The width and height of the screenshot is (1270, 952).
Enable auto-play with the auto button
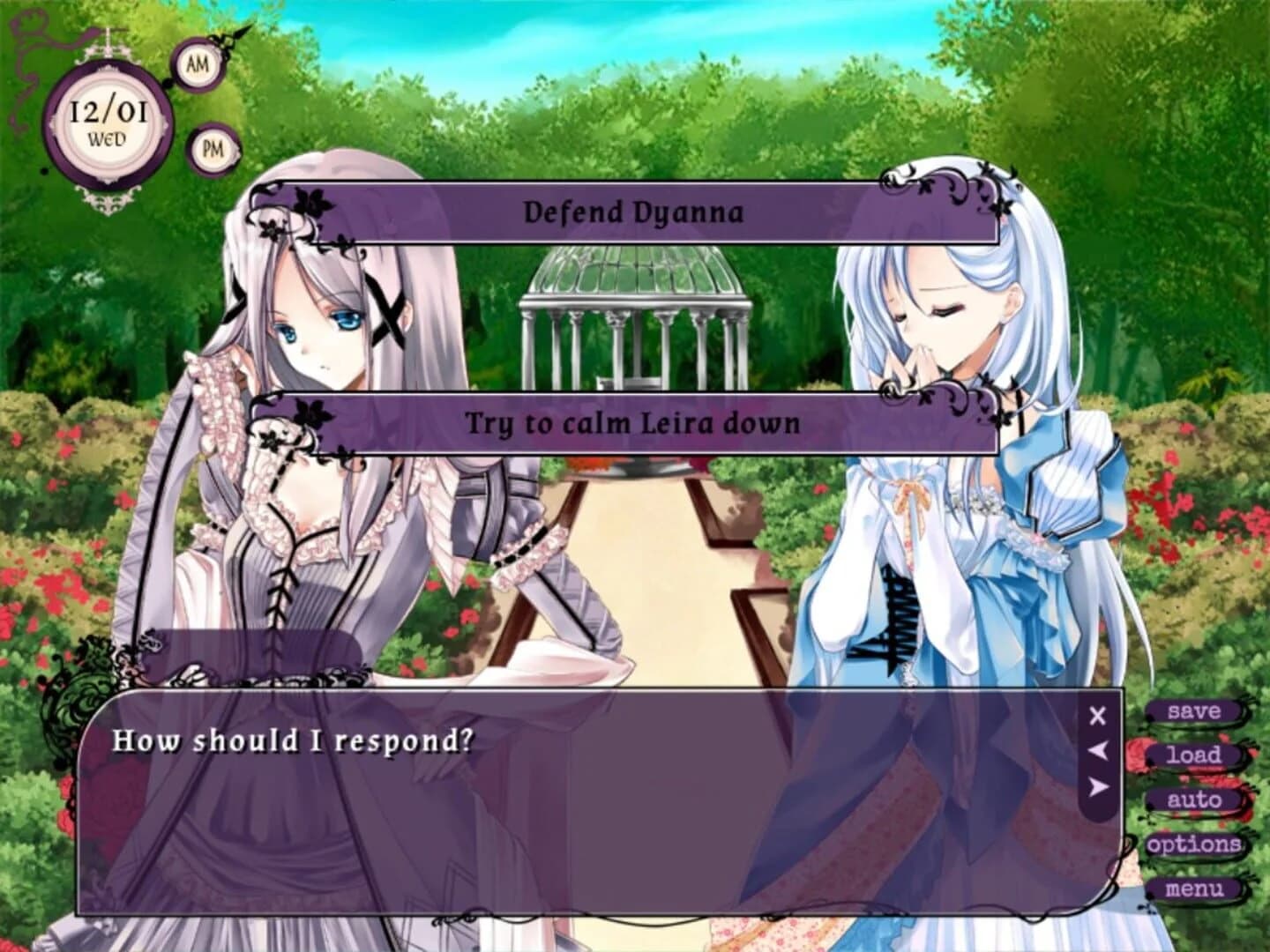[1195, 800]
